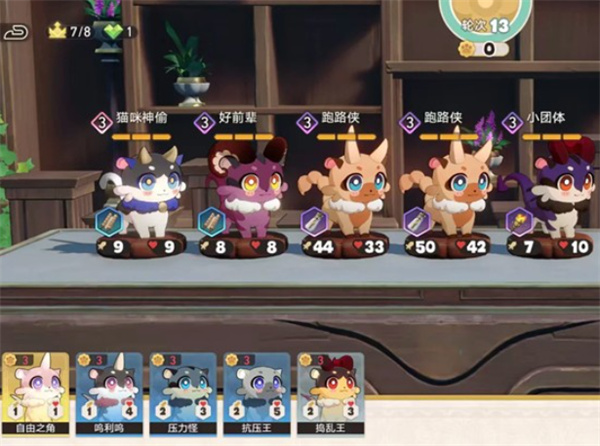Inspect the item badge beside 好前辈

coord(211,220)
